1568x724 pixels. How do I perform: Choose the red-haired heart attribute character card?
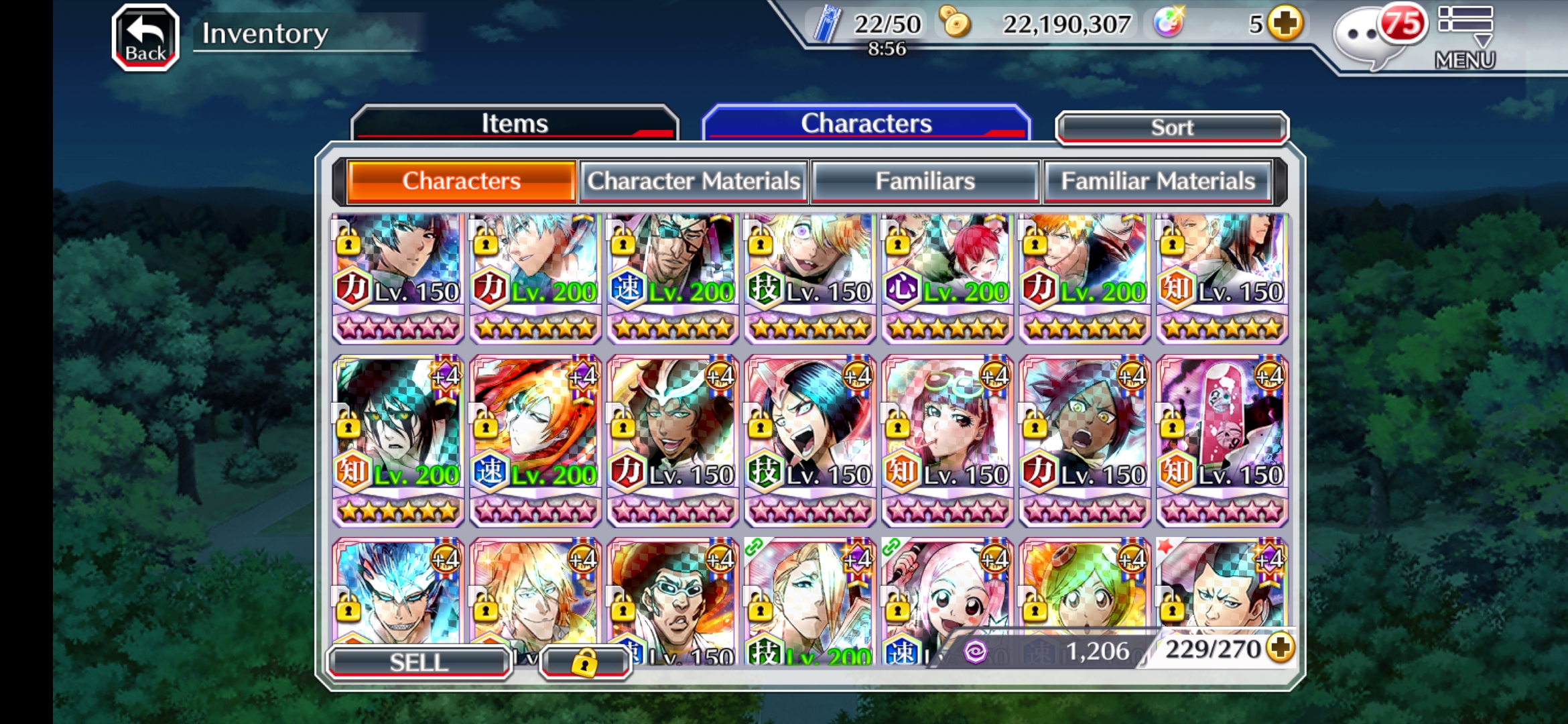coord(947,275)
